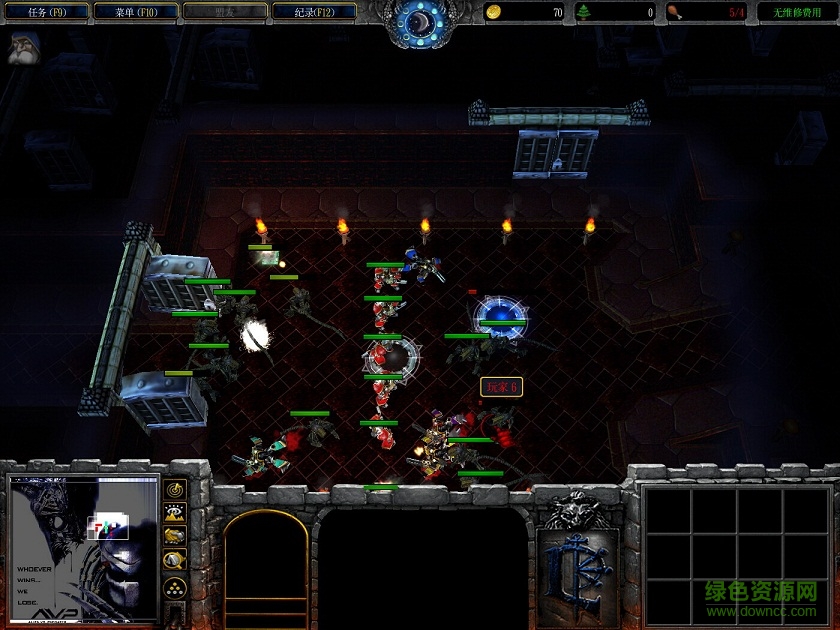The image size is (840, 630).
Task: Open the Quests (F9) menu
Action: tap(46, 12)
